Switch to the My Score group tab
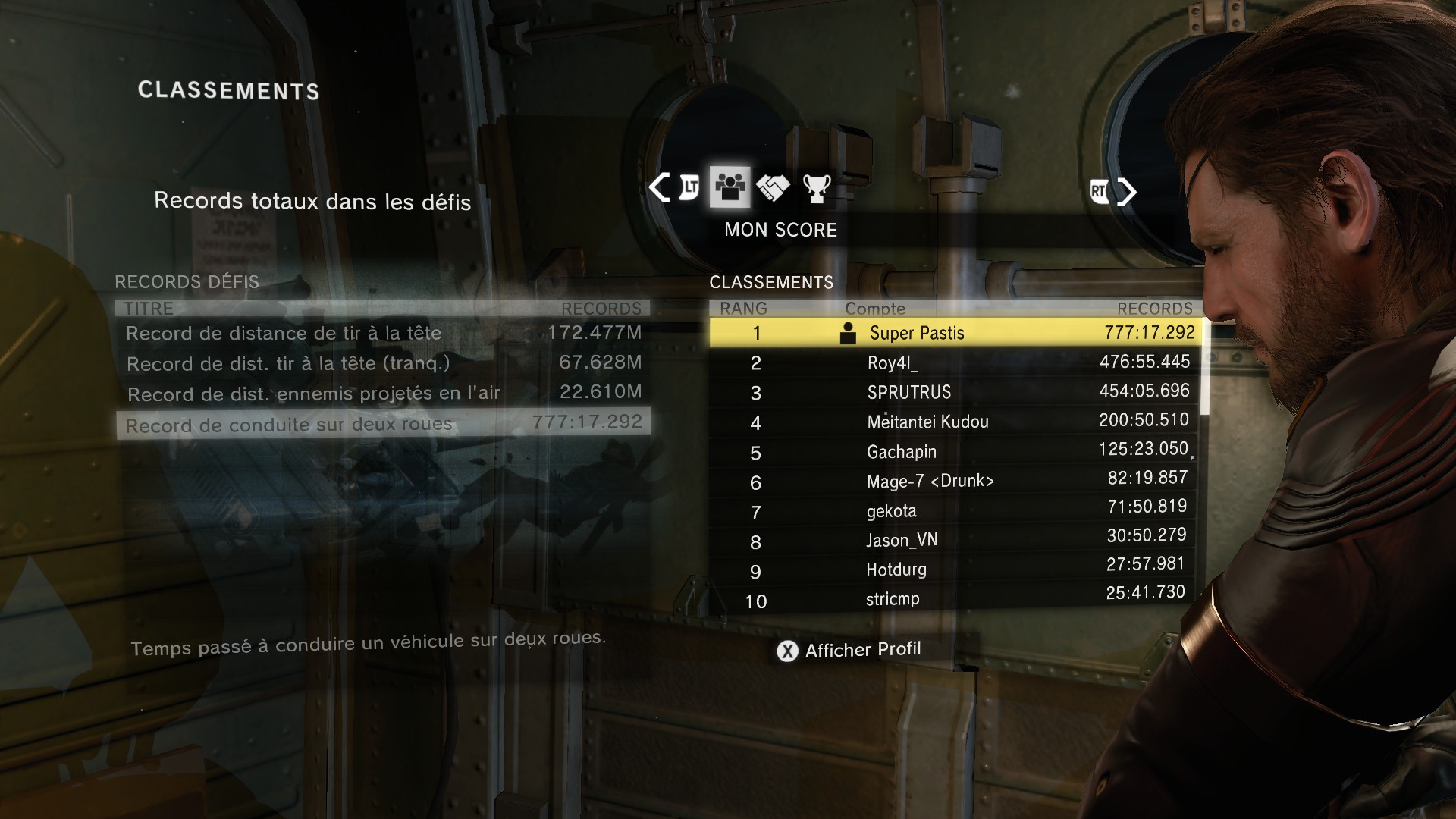The width and height of the screenshot is (1456, 819). pos(730,187)
